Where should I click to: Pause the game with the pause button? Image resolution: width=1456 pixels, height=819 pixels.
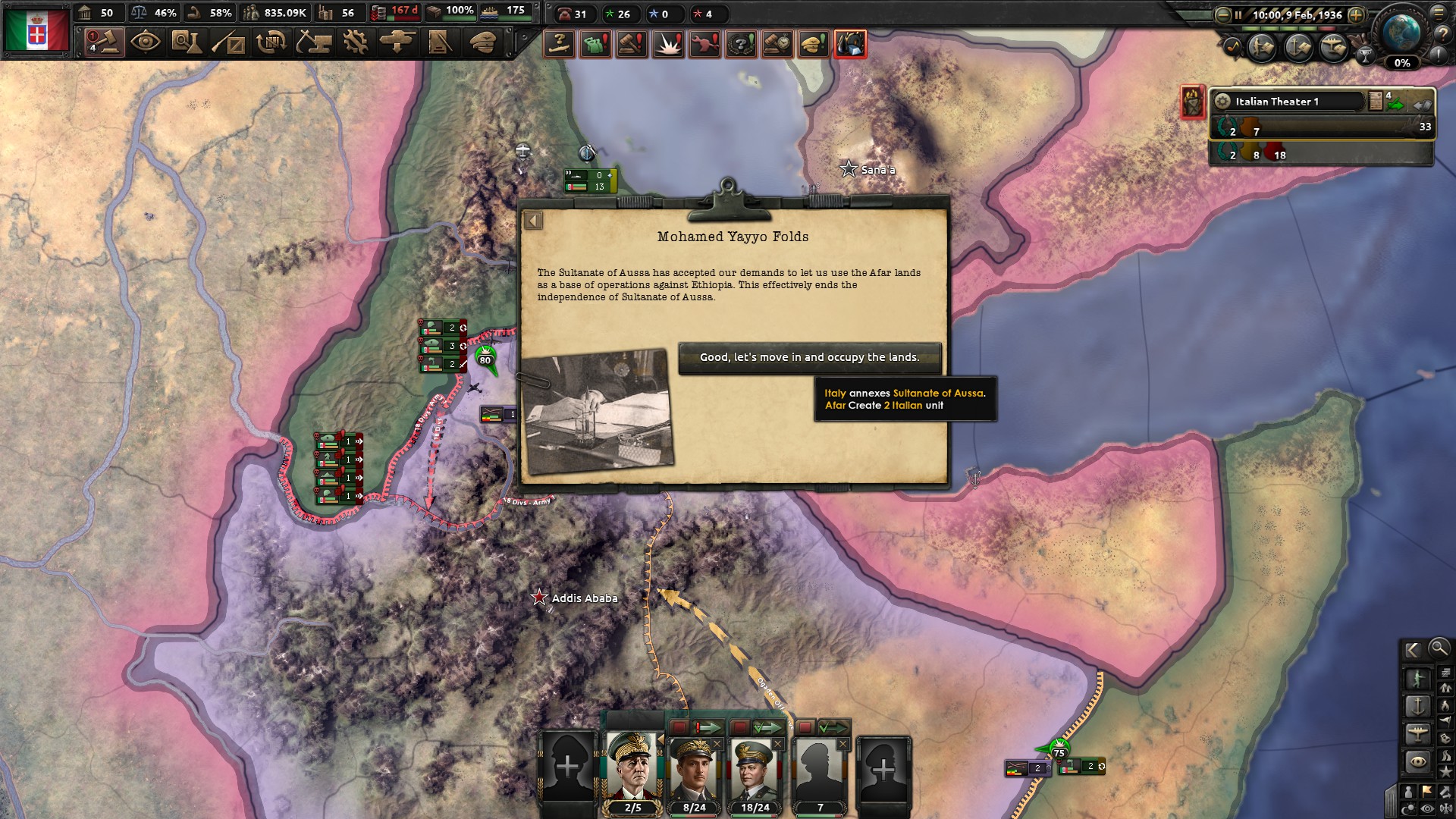pos(1238,15)
